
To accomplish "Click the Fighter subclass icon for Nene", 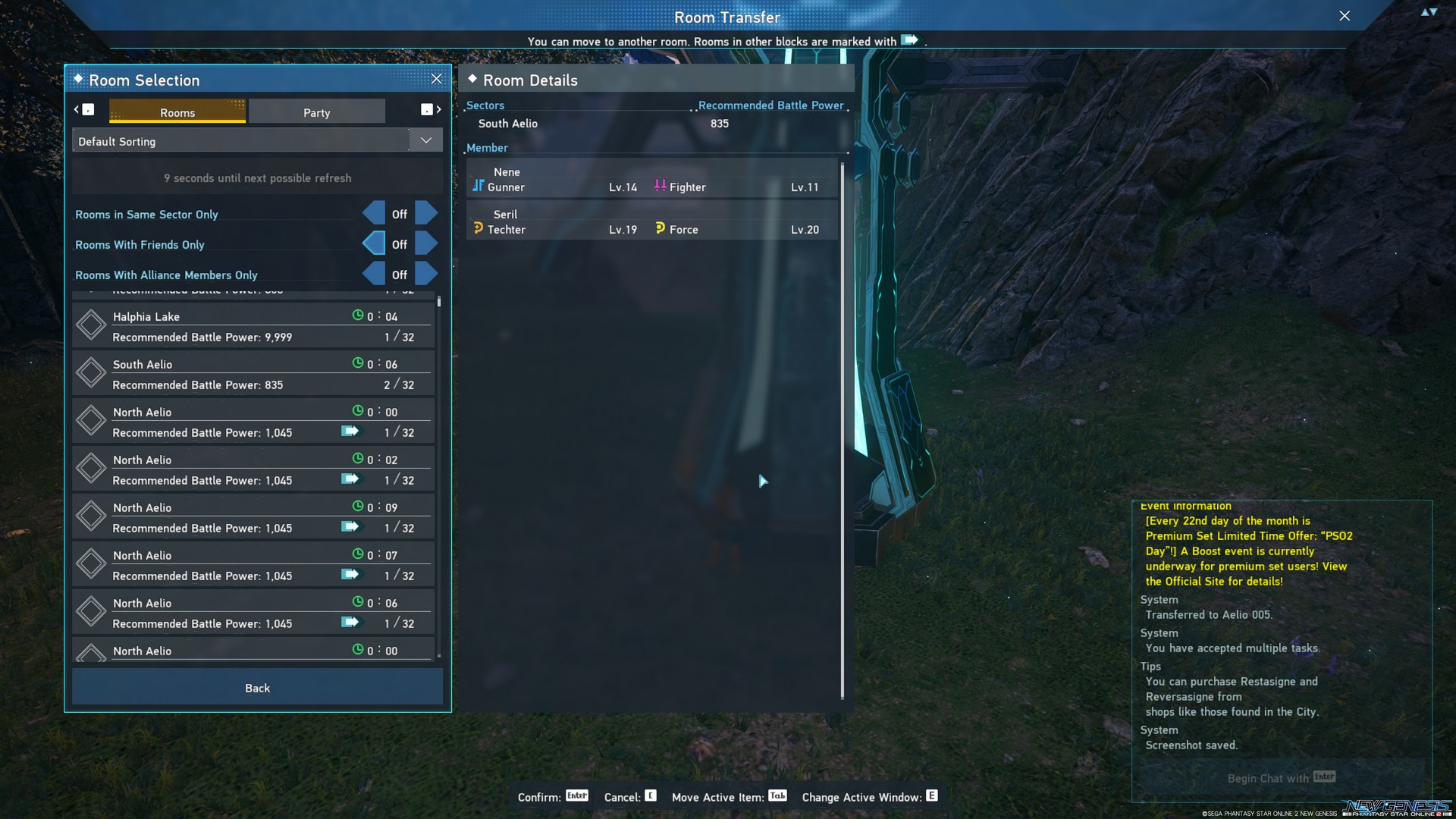I will click(659, 184).
